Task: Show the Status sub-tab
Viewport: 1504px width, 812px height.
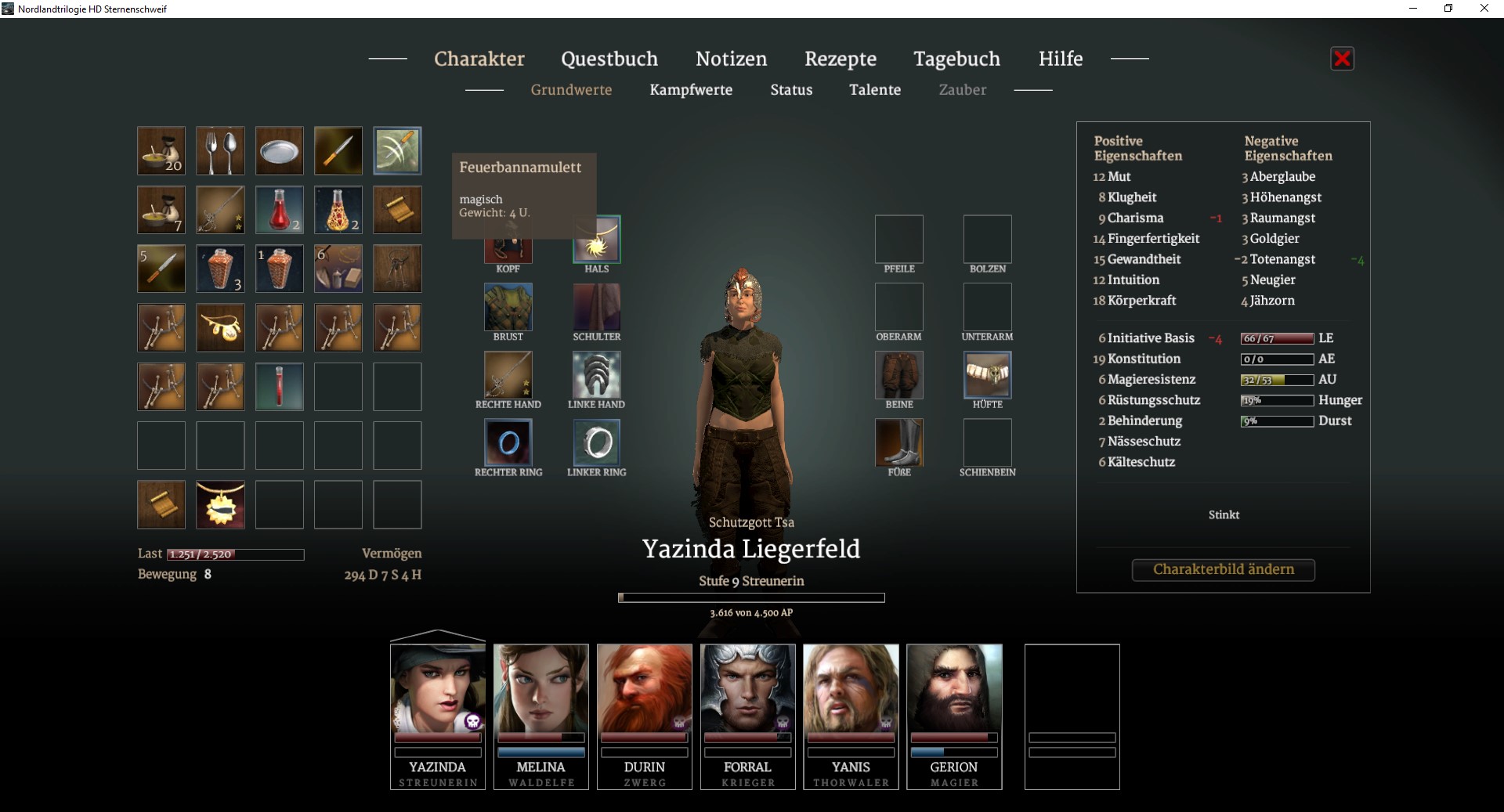Action: [x=791, y=90]
